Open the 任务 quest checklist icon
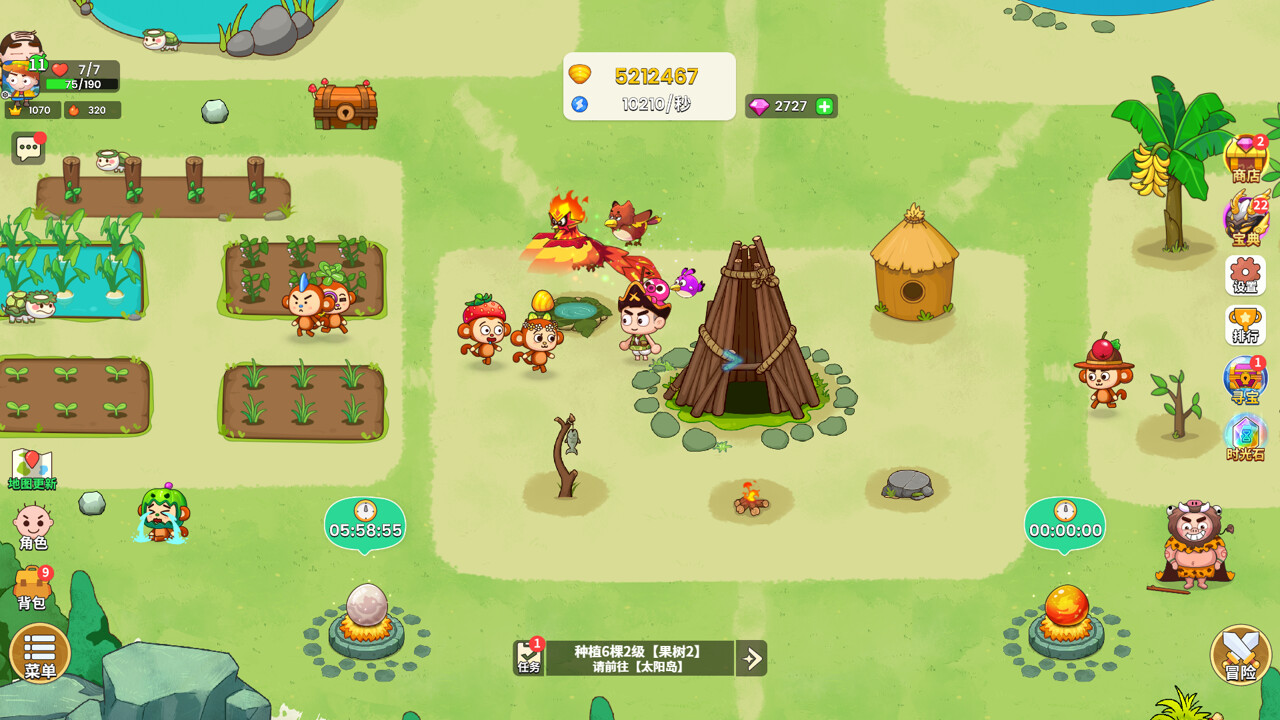The height and width of the screenshot is (720, 1280). pos(529,657)
